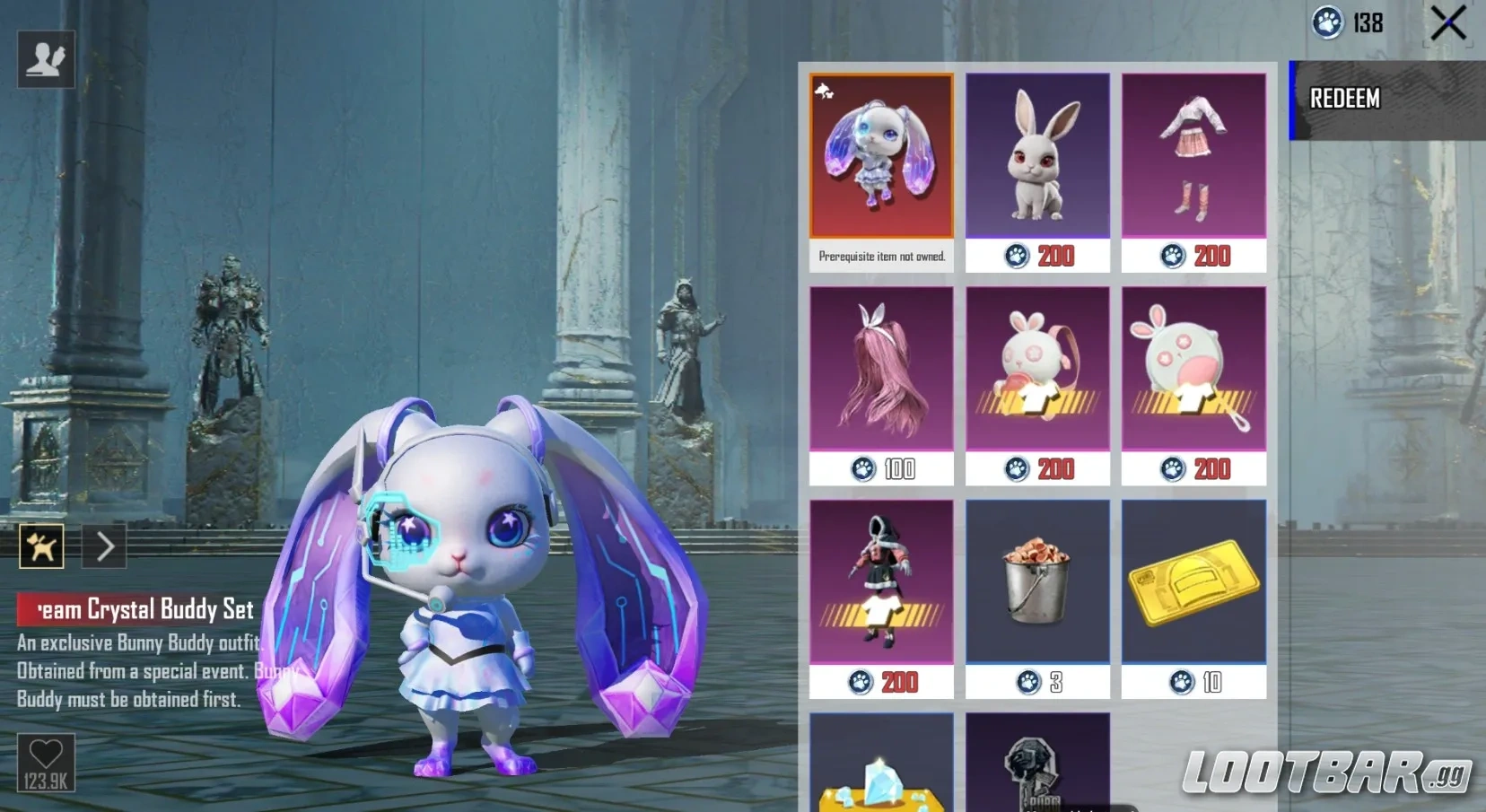Choose the bunny backpack for 200

(1037, 370)
